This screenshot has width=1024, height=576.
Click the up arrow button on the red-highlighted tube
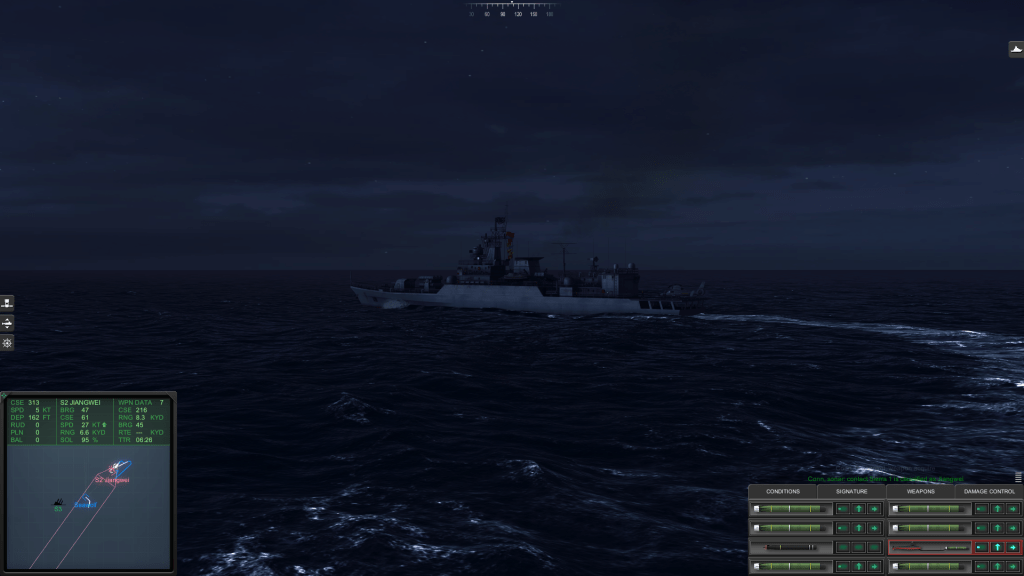click(997, 547)
